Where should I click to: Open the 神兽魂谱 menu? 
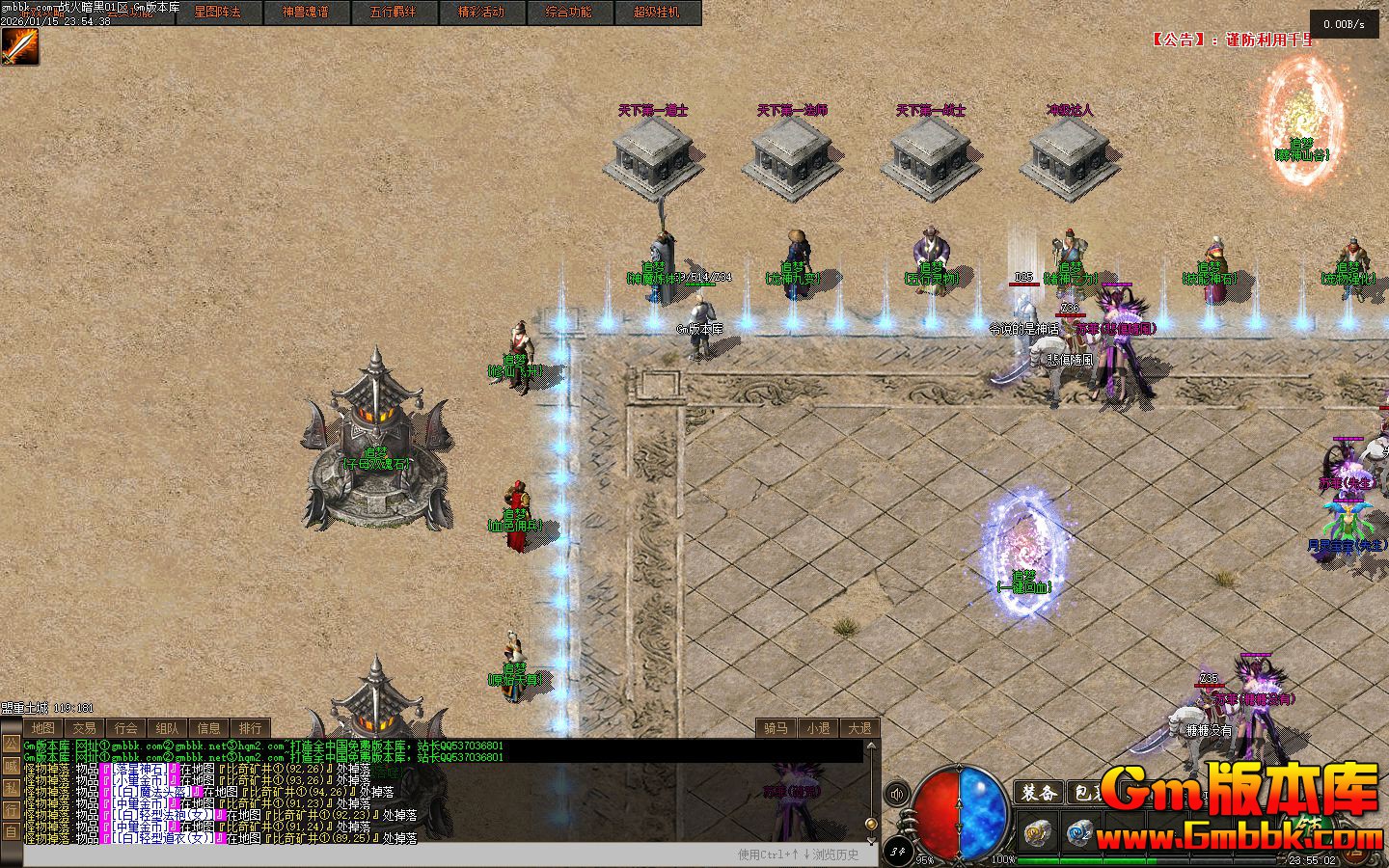point(305,13)
